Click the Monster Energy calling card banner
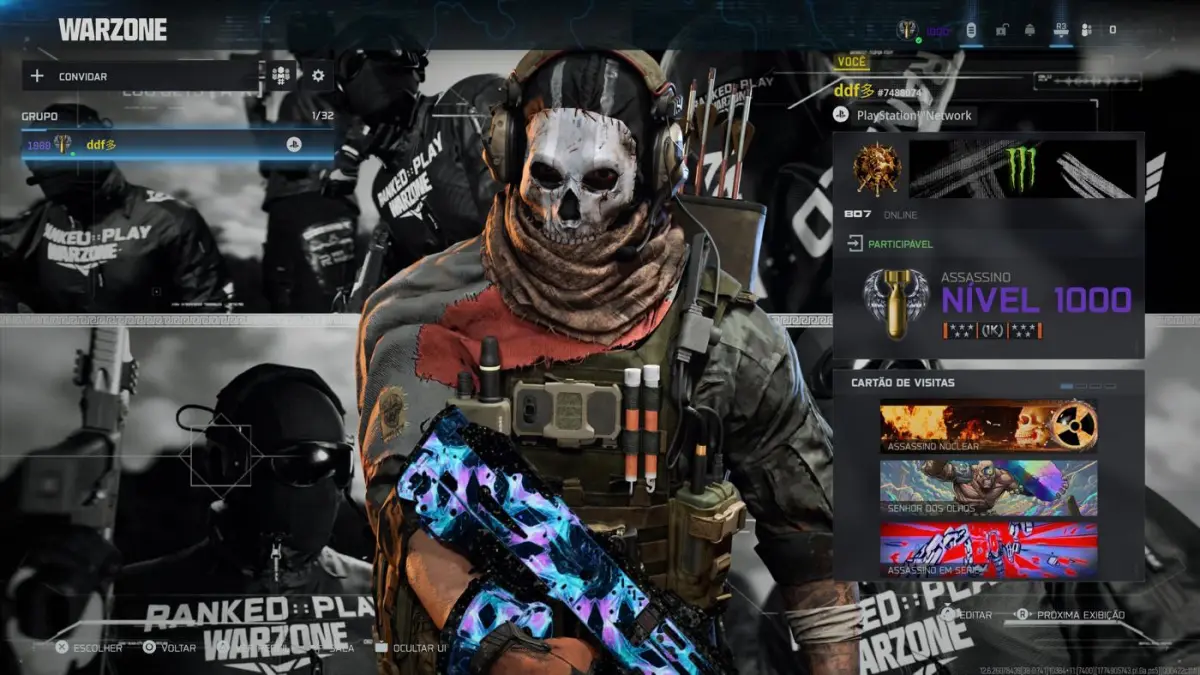Viewport: 1200px width, 675px height. coord(1022,169)
